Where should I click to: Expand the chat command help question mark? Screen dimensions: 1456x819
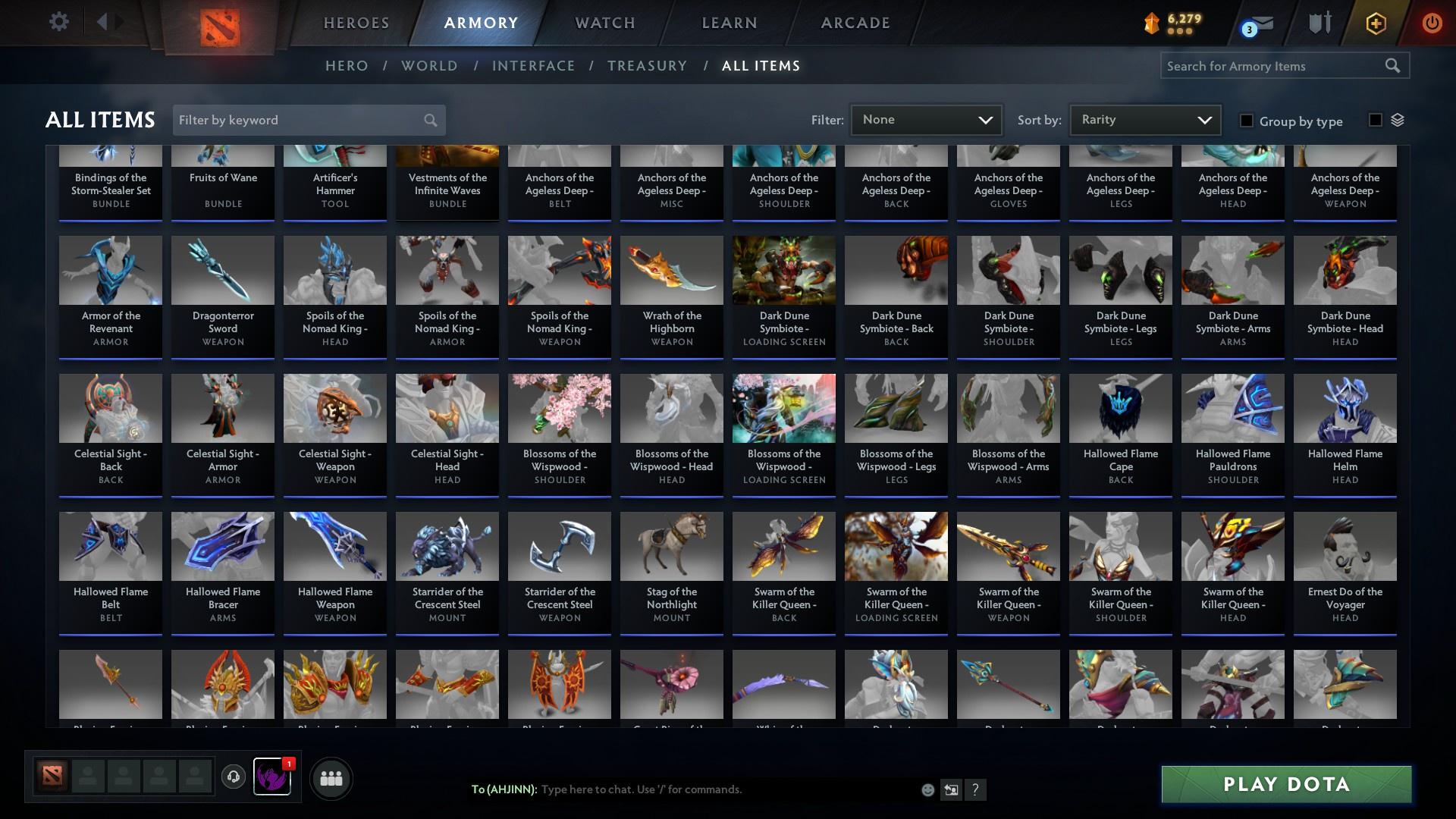click(976, 789)
